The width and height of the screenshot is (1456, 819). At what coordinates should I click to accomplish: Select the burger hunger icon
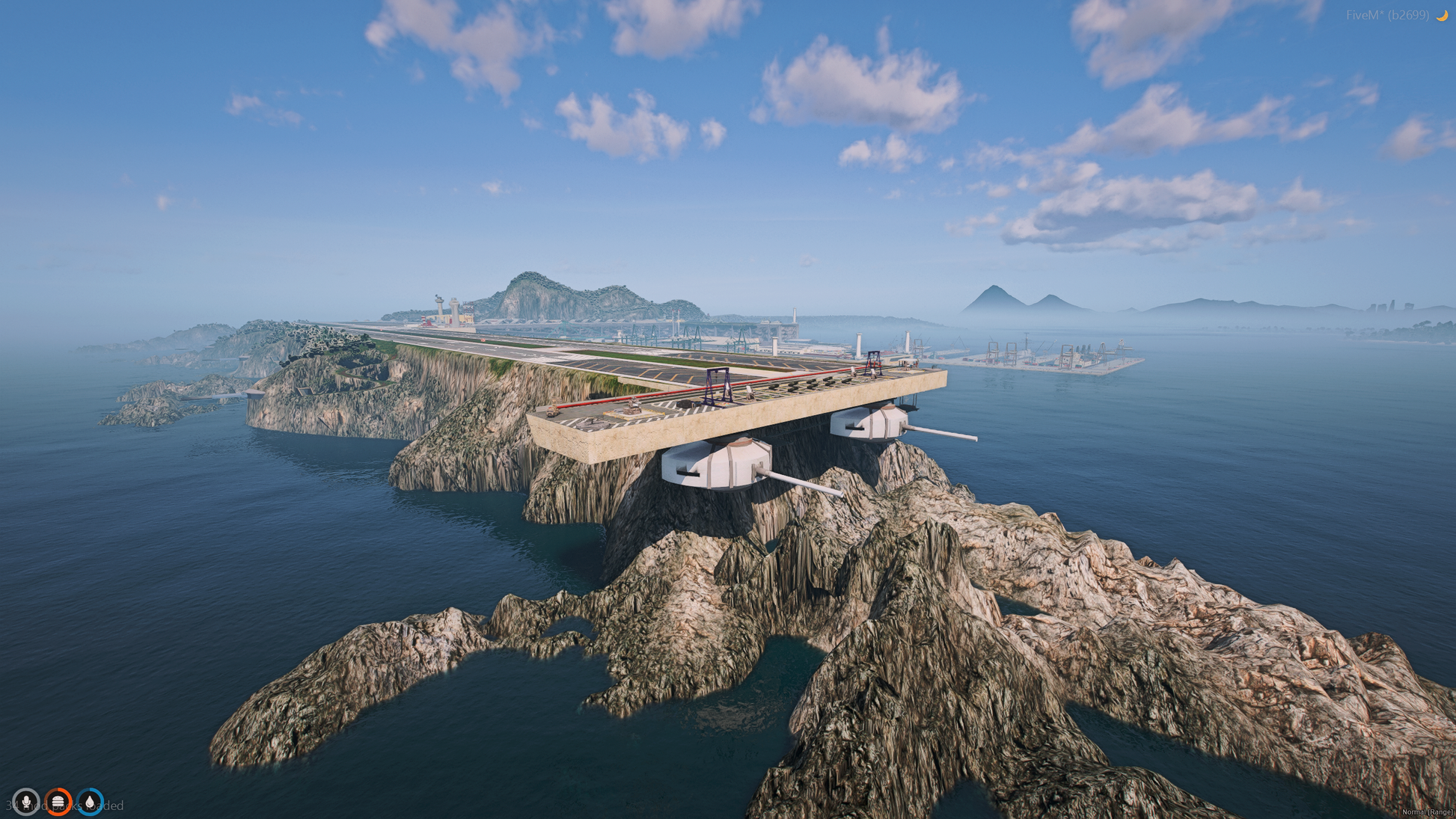click(x=58, y=802)
